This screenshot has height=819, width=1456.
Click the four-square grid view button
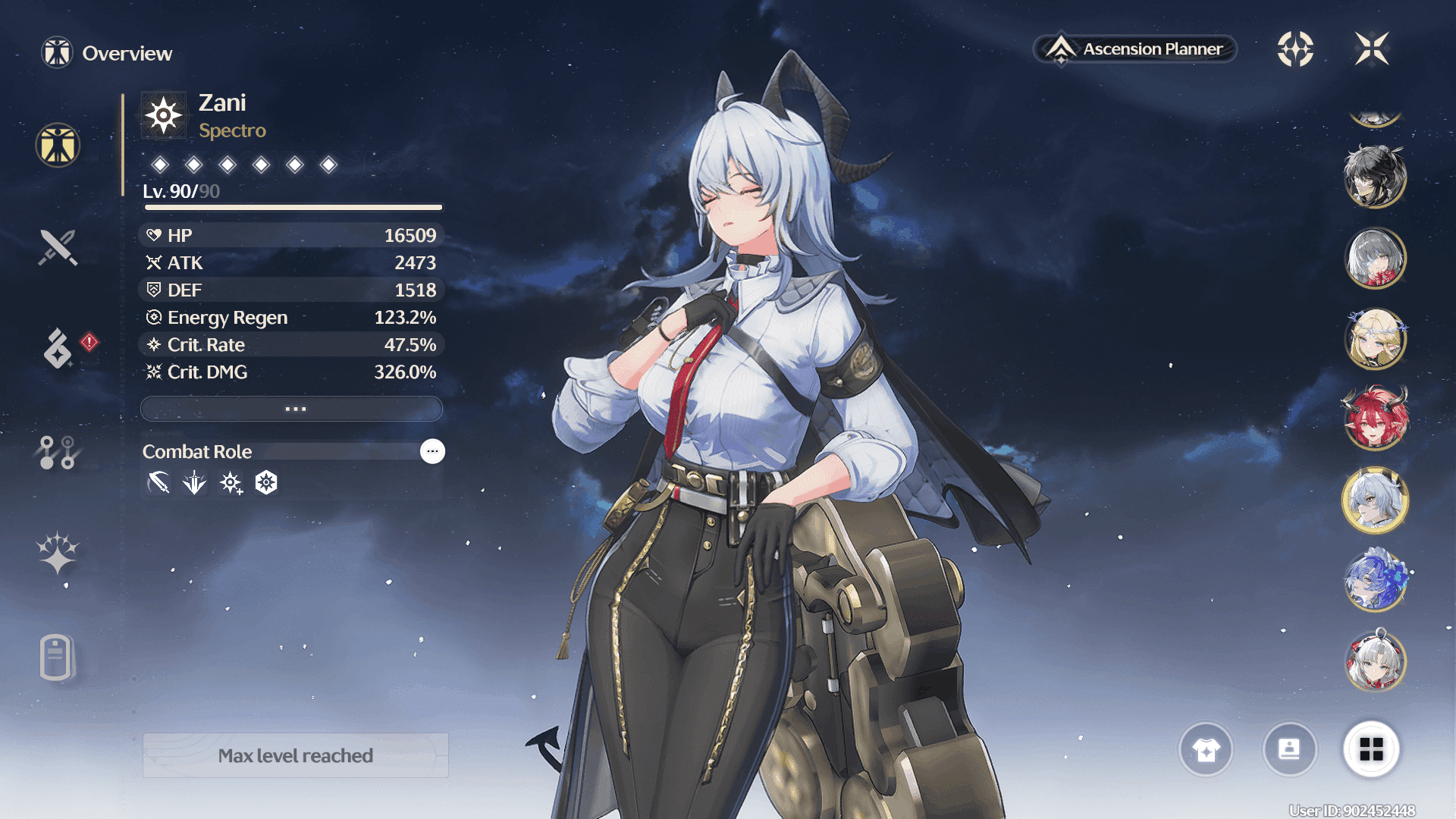[1371, 749]
